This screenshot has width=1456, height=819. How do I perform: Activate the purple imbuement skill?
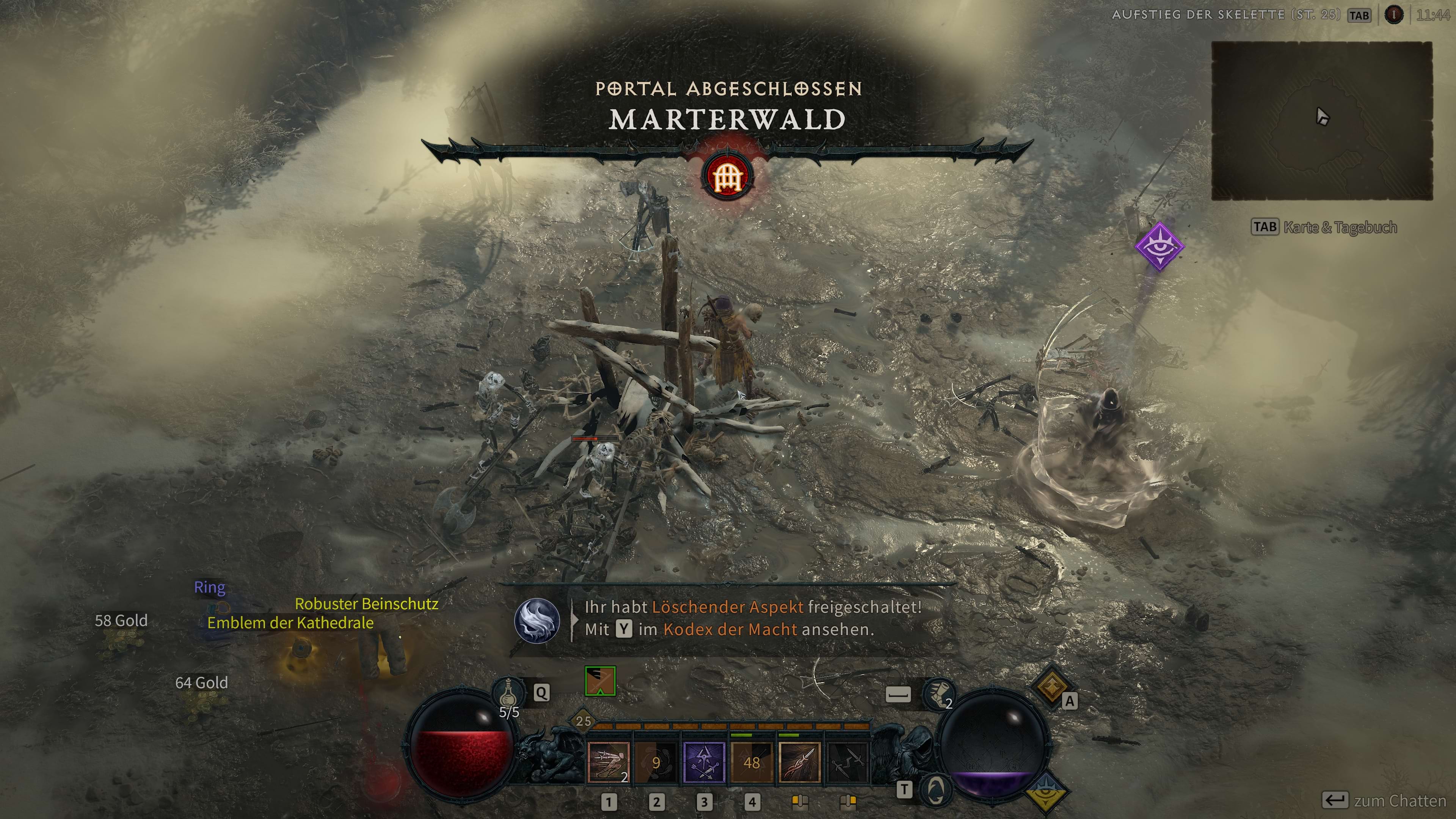pyautogui.click(x=704, y=763)
